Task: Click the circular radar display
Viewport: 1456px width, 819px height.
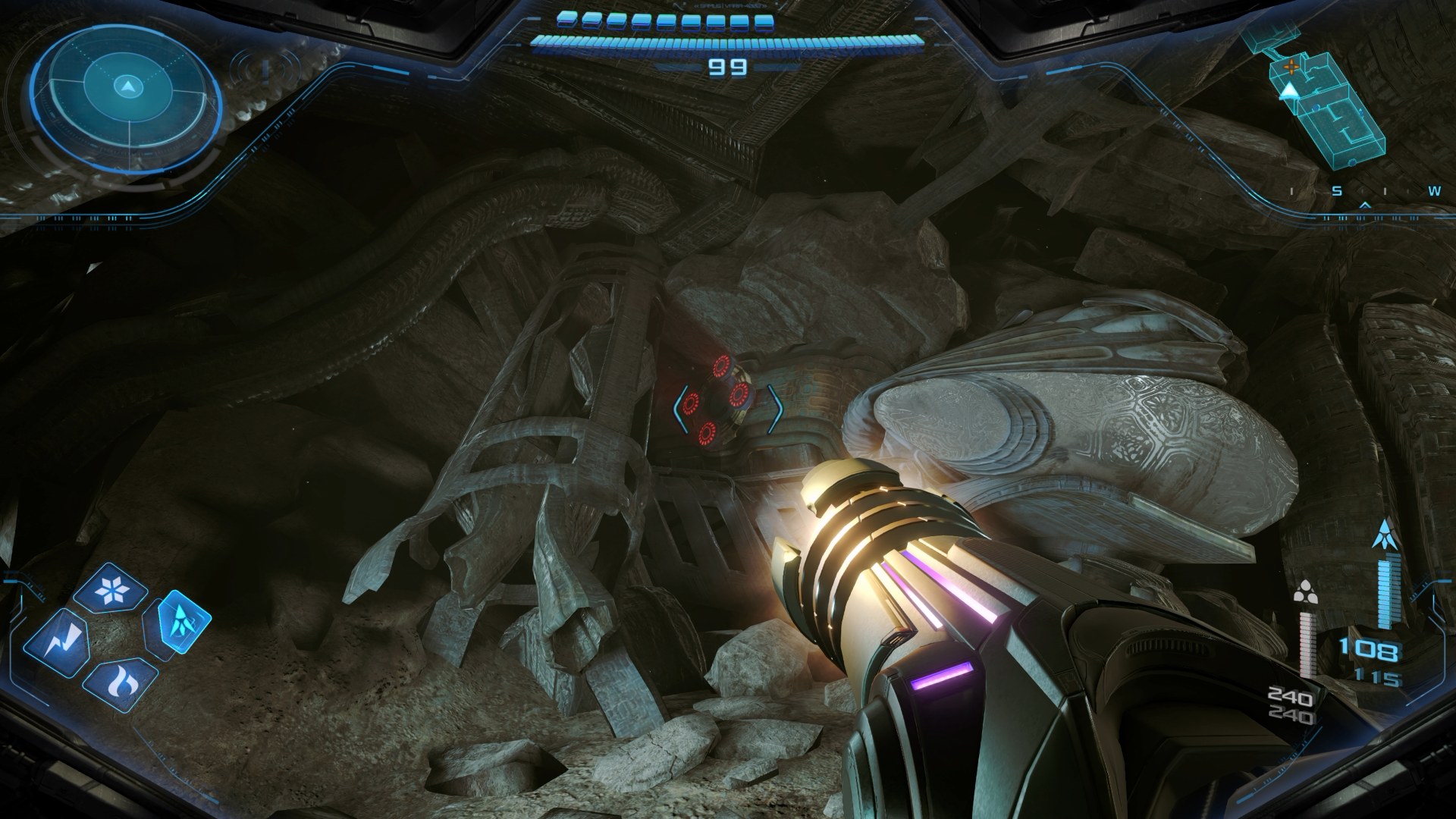Action: click(127, 89)
